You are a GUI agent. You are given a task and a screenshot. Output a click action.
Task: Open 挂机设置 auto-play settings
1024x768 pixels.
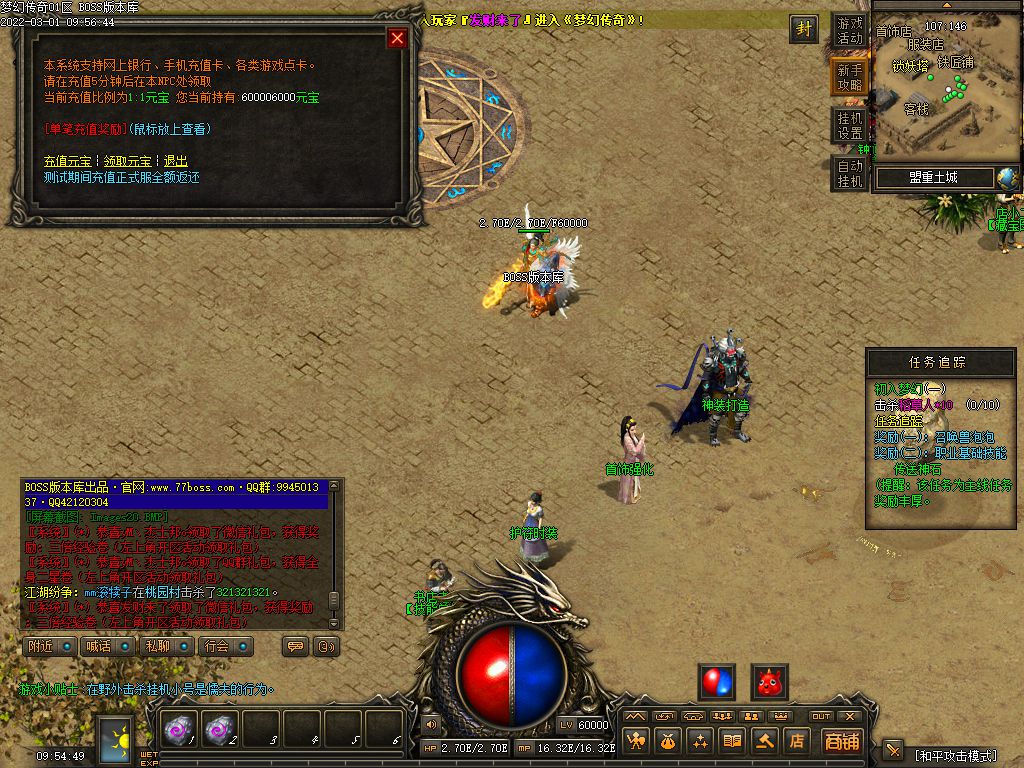click(x=849, y=125)
